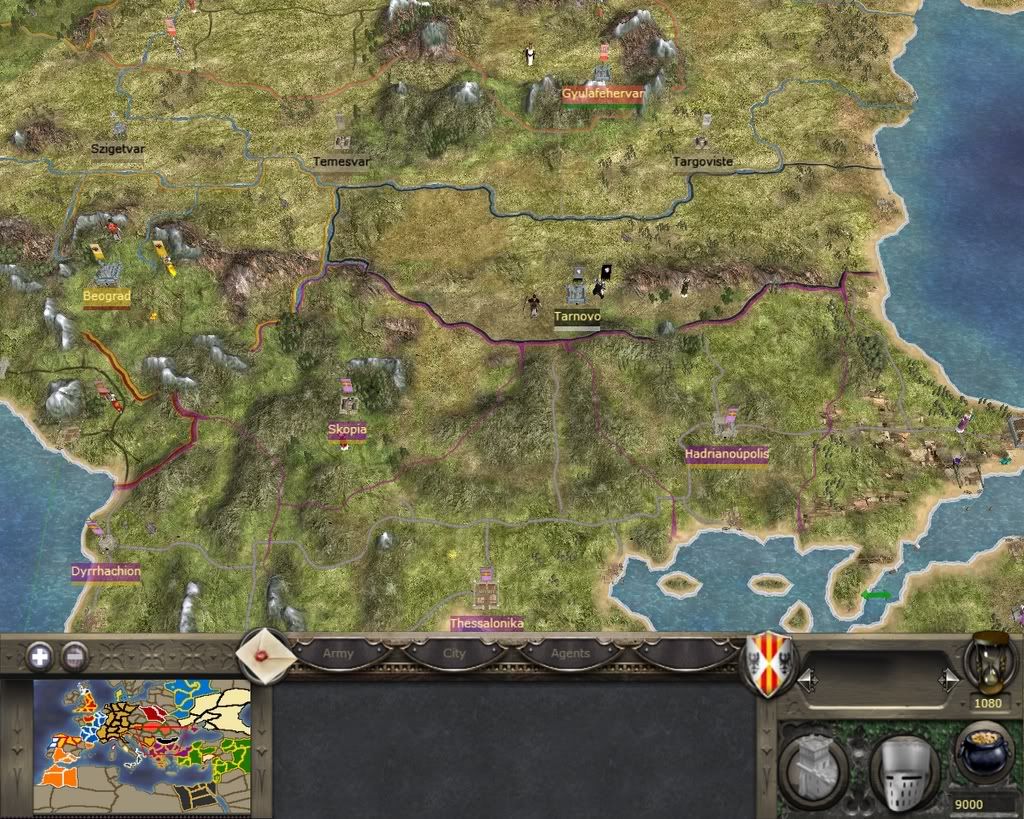The width and height of the screenshot is (1024, 819).
Task: Zoom out the minimap with minus button
Action: point(74,656)
